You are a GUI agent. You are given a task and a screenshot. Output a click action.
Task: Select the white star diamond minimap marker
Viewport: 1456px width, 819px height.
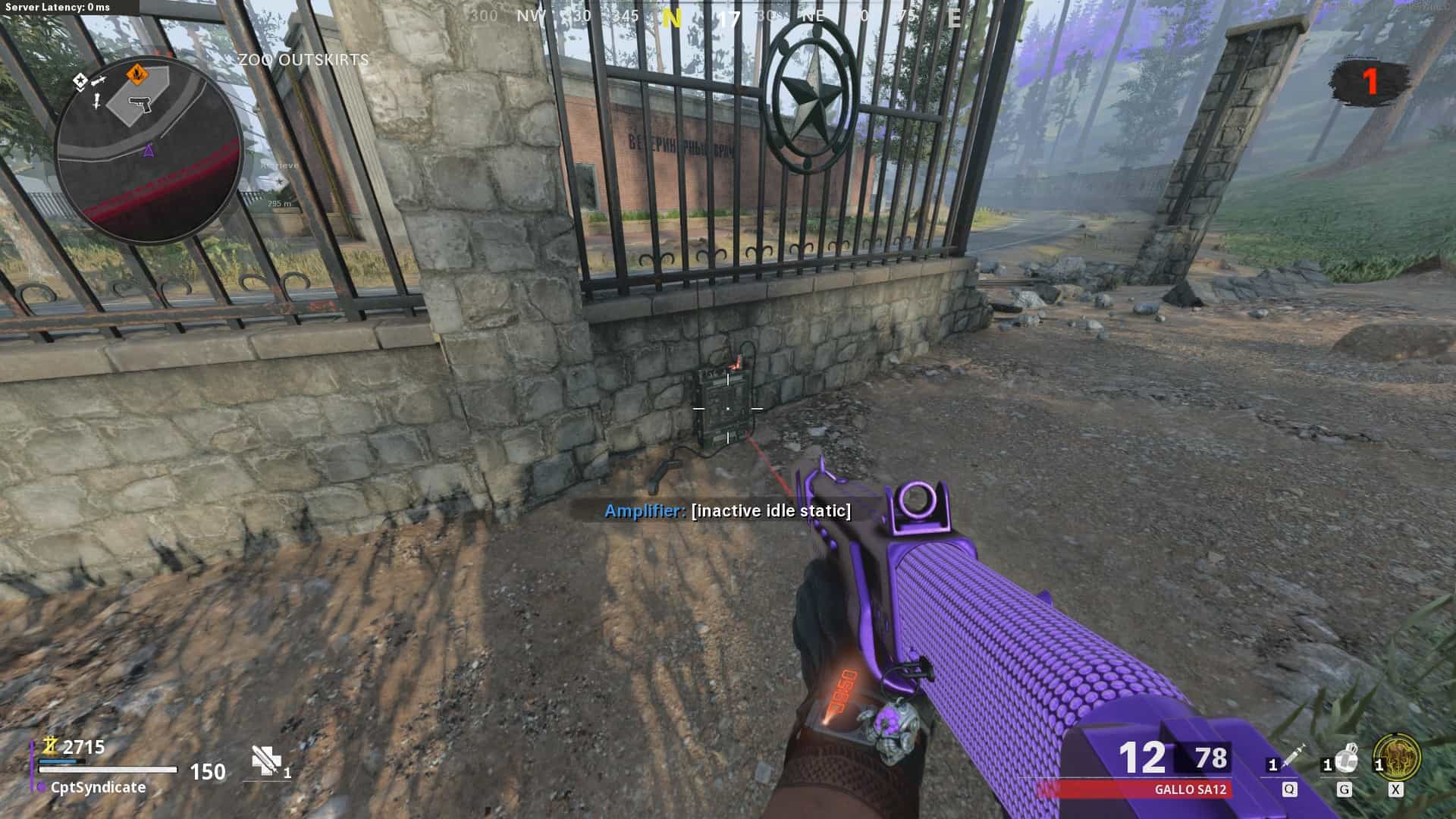(80, 80)
